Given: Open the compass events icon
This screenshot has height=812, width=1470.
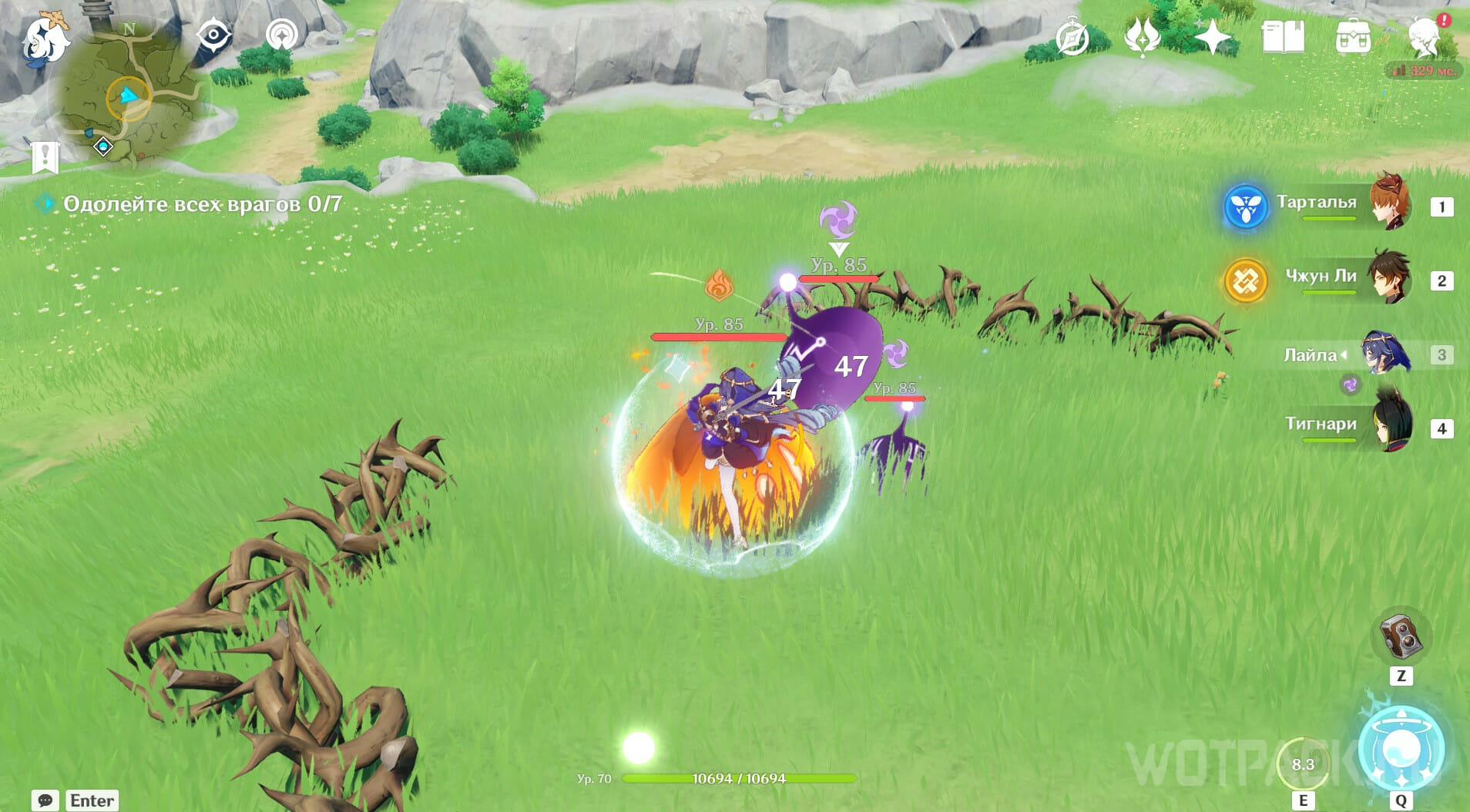Looking at the screenshot, I should pyautogui.click(x=1072, y=38).
